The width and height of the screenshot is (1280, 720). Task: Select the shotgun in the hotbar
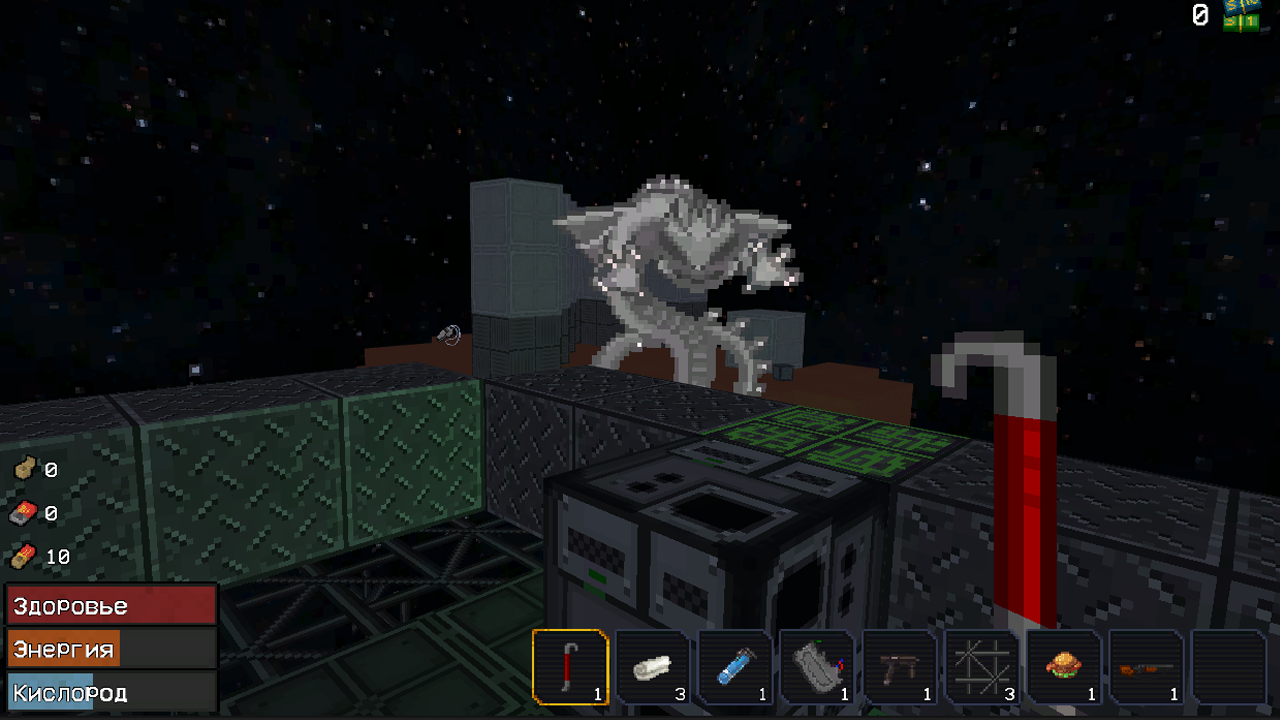tap(1144, 668)
